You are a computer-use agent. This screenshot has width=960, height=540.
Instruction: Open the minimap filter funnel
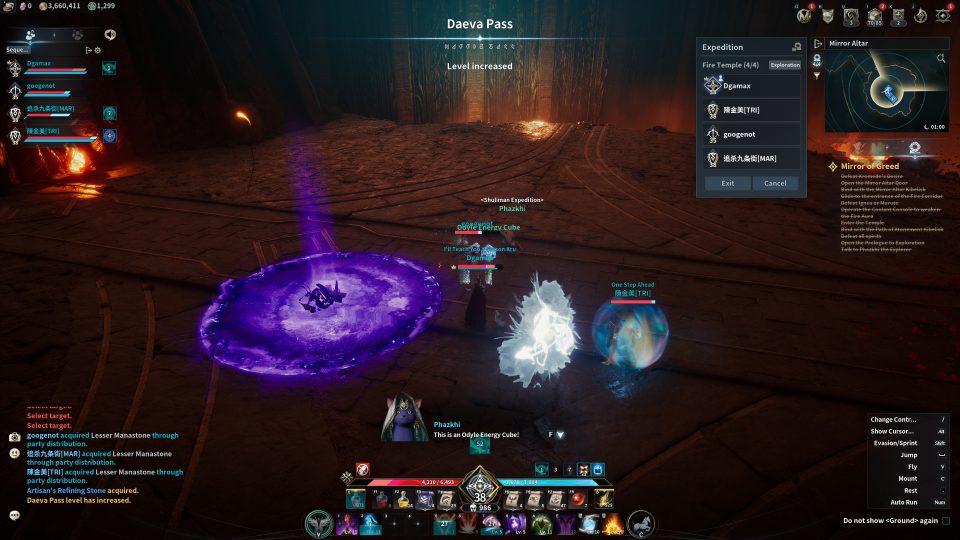pyautogui.click(x=817, y=76)
